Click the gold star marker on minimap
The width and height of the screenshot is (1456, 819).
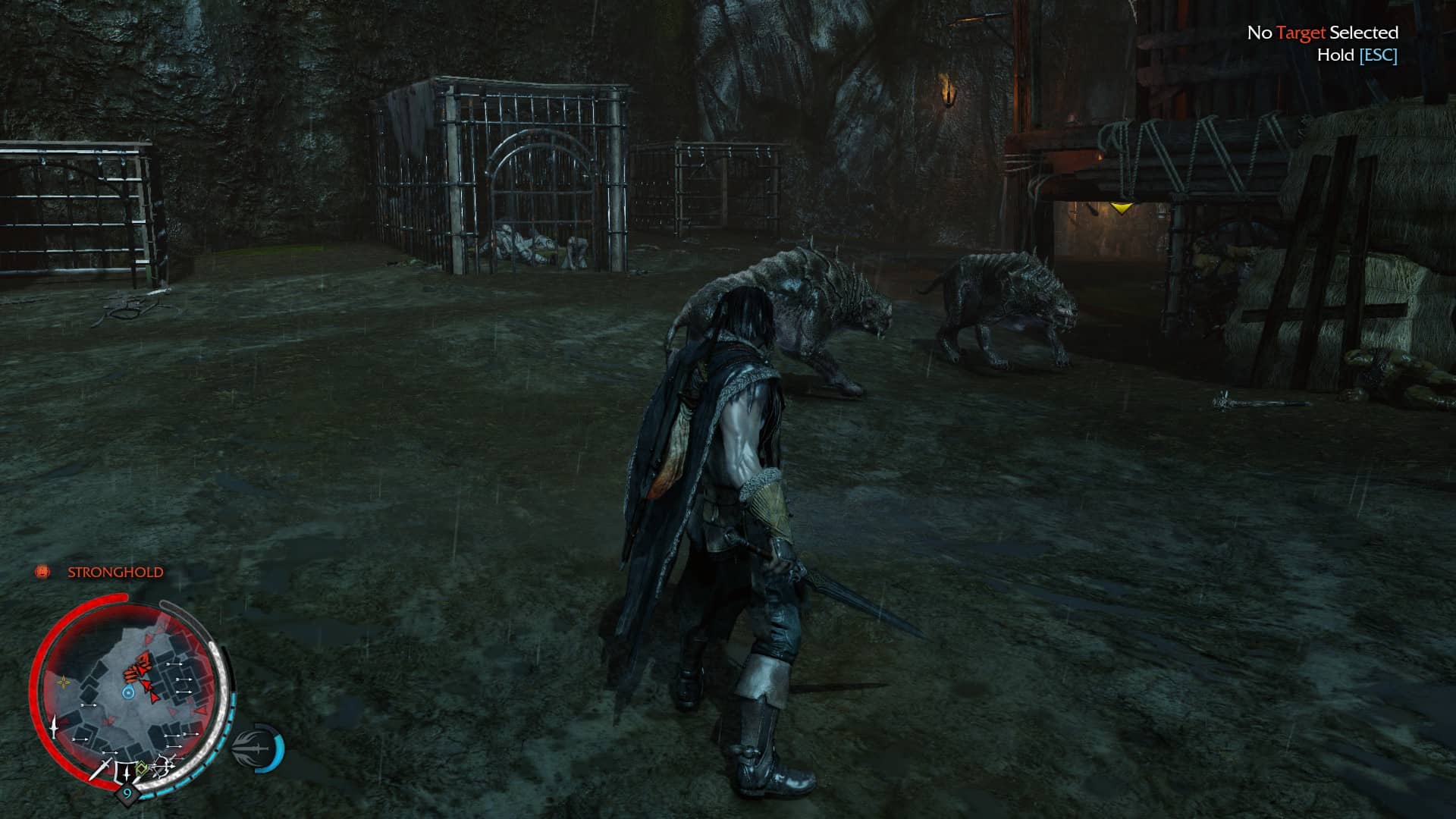[x=64, y=682]
